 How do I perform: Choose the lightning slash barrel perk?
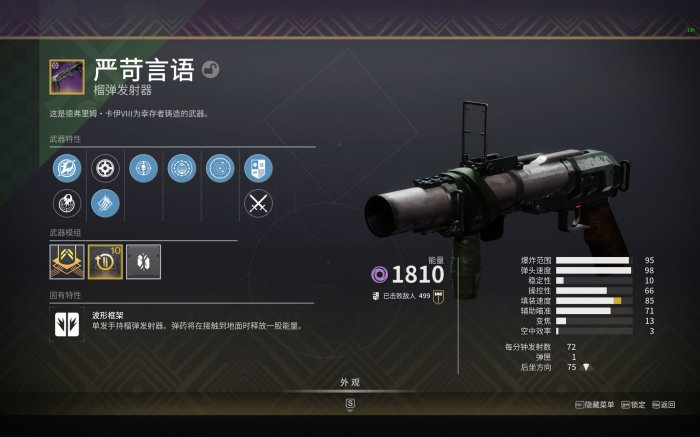click(x=66, y=167)
